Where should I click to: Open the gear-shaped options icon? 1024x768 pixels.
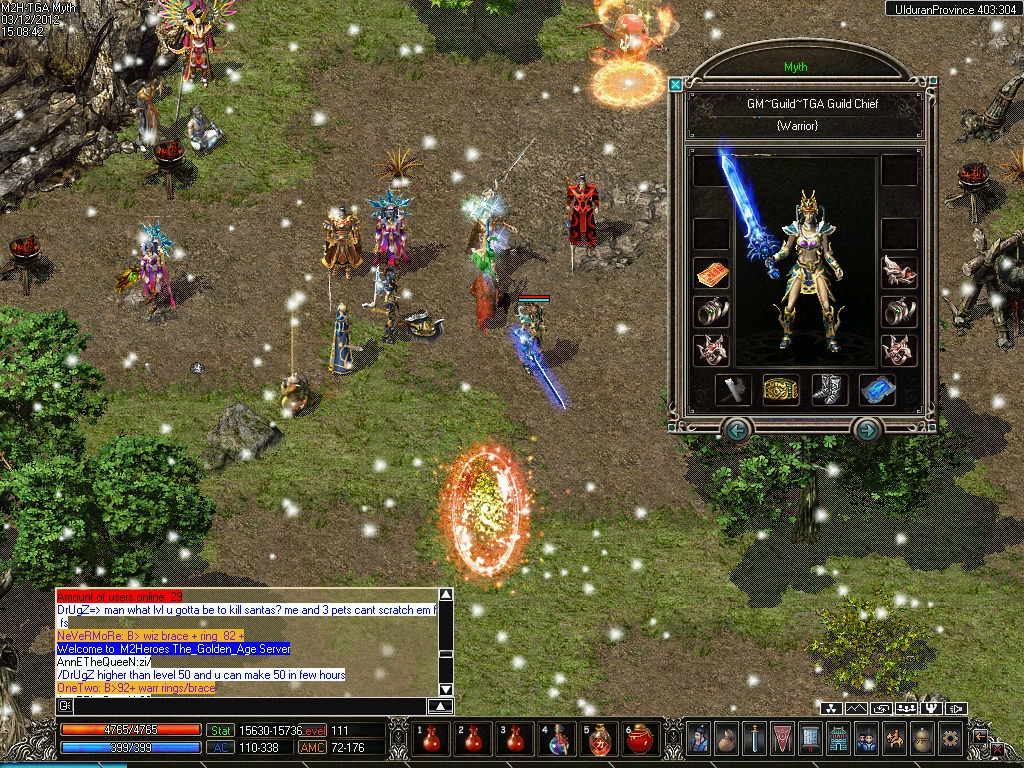[x=950, y=739]
